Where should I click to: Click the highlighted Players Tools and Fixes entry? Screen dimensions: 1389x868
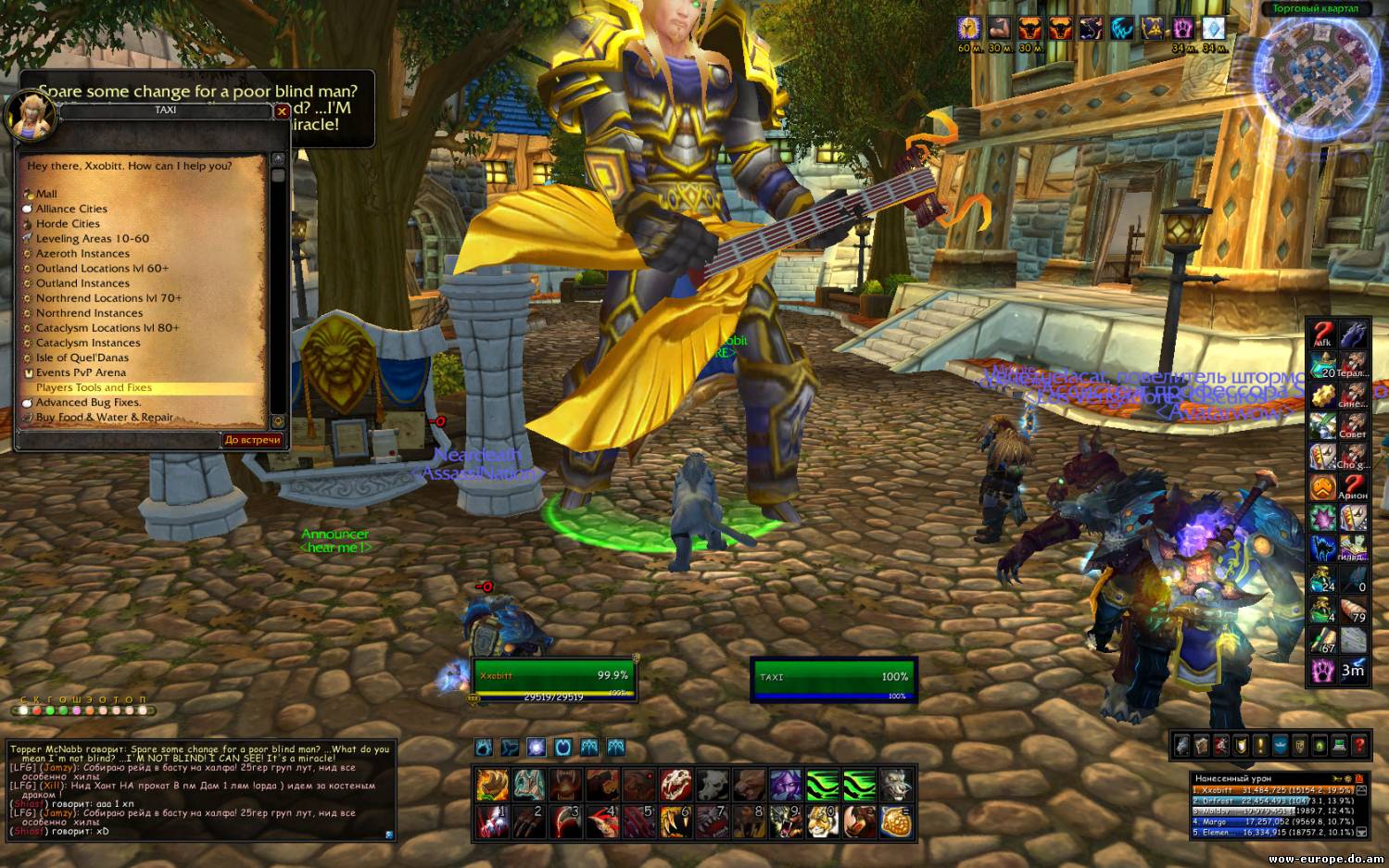pyautogui.click(x=94, y=387)
